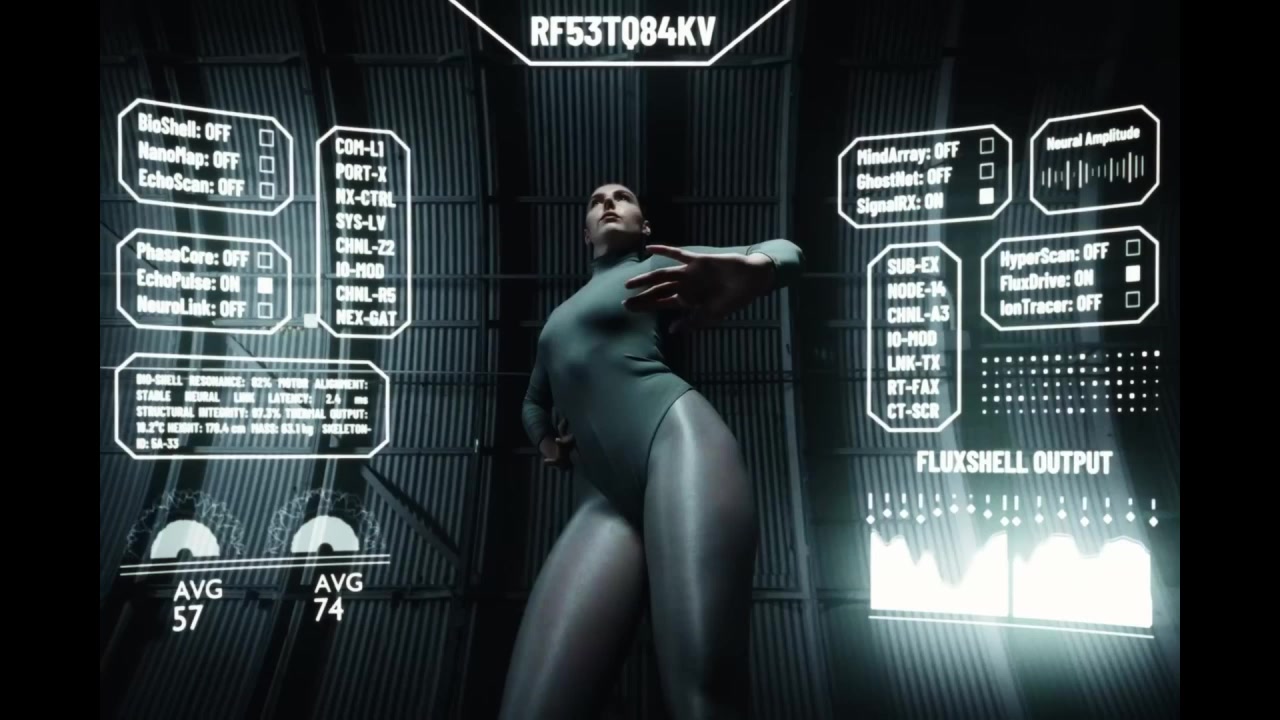Select the CHNL-Z2 channel entry
The height and width of the screenshot is (720, 1280).
pos(365,246)
